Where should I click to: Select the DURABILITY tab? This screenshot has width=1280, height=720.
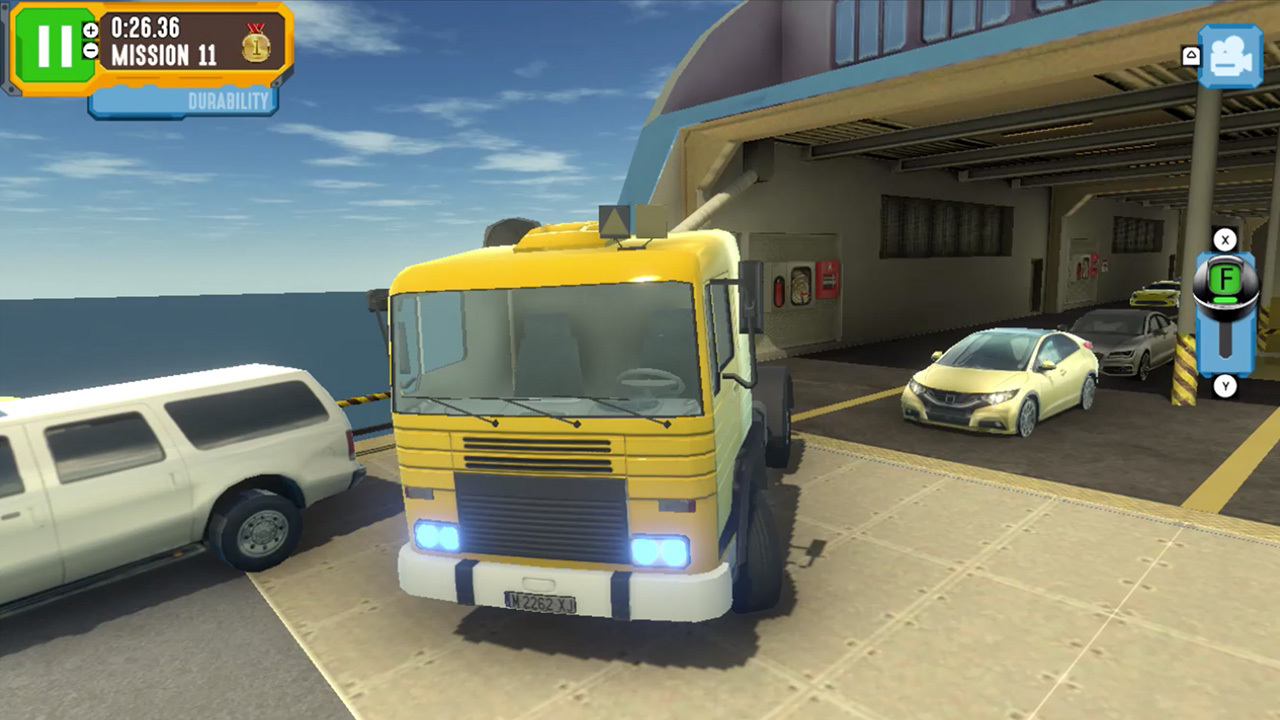pos(228,101)
